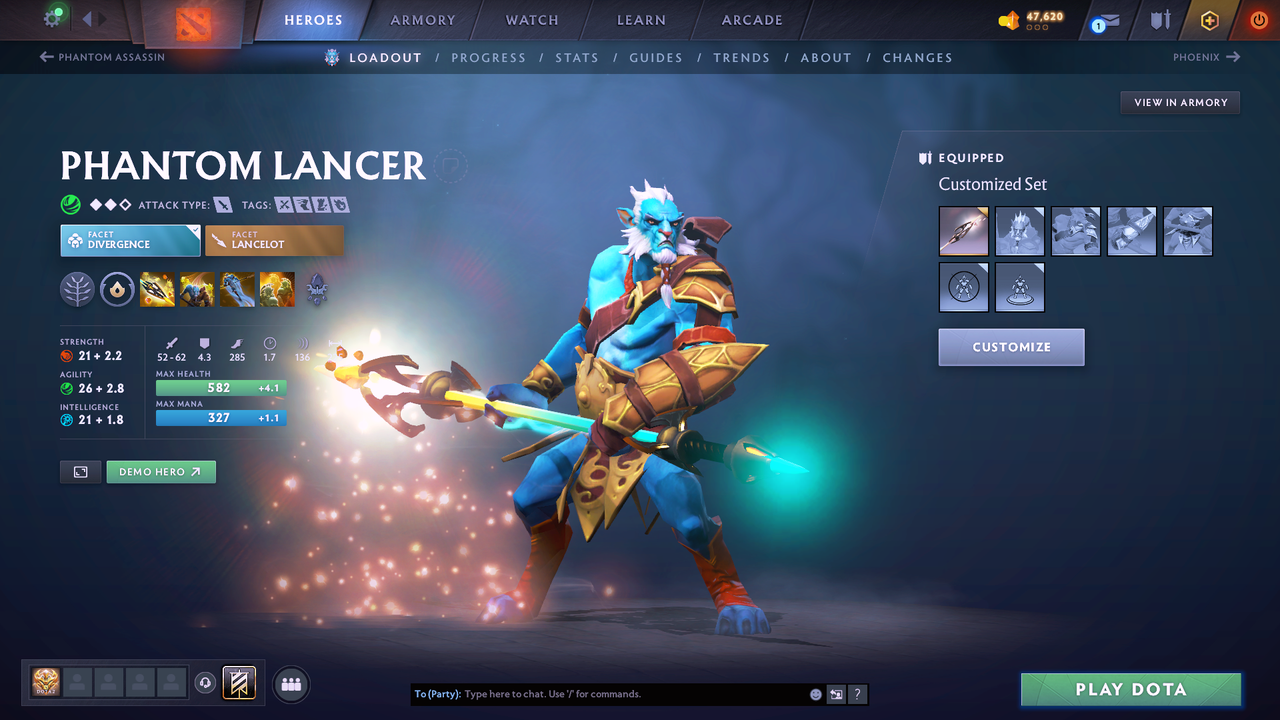Click the red power exit icon
Screen dimensions: 1280x720
point(1258,20)
